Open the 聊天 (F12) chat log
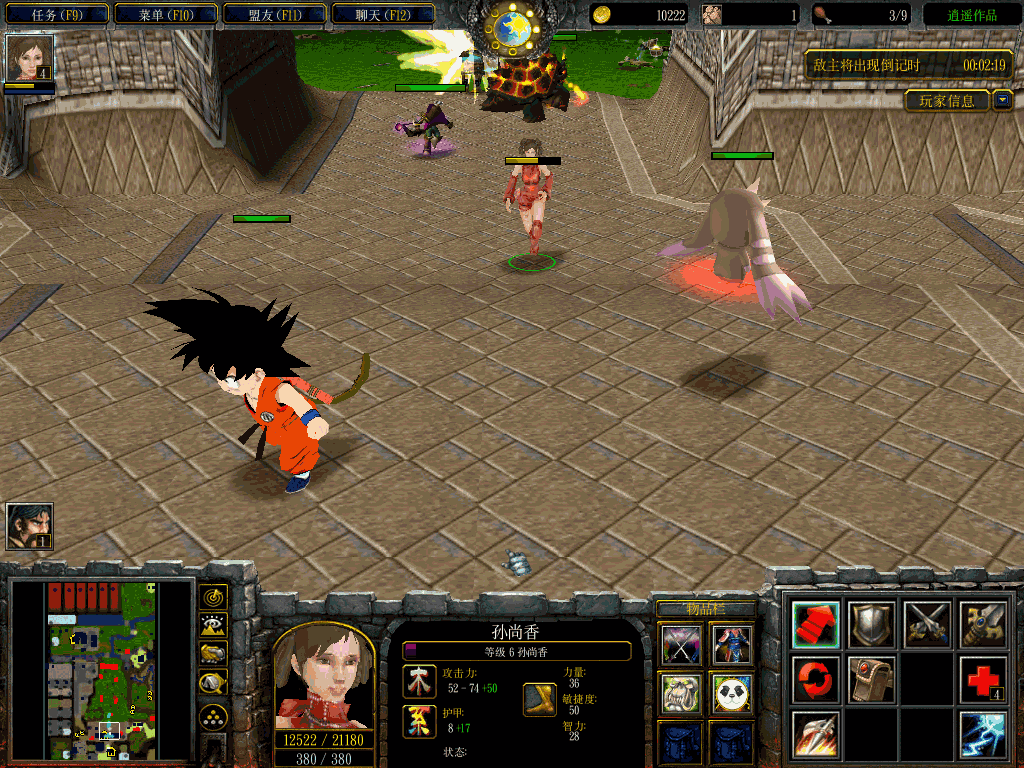This screenshot has height=768, width=1024. tap(383, 15)
